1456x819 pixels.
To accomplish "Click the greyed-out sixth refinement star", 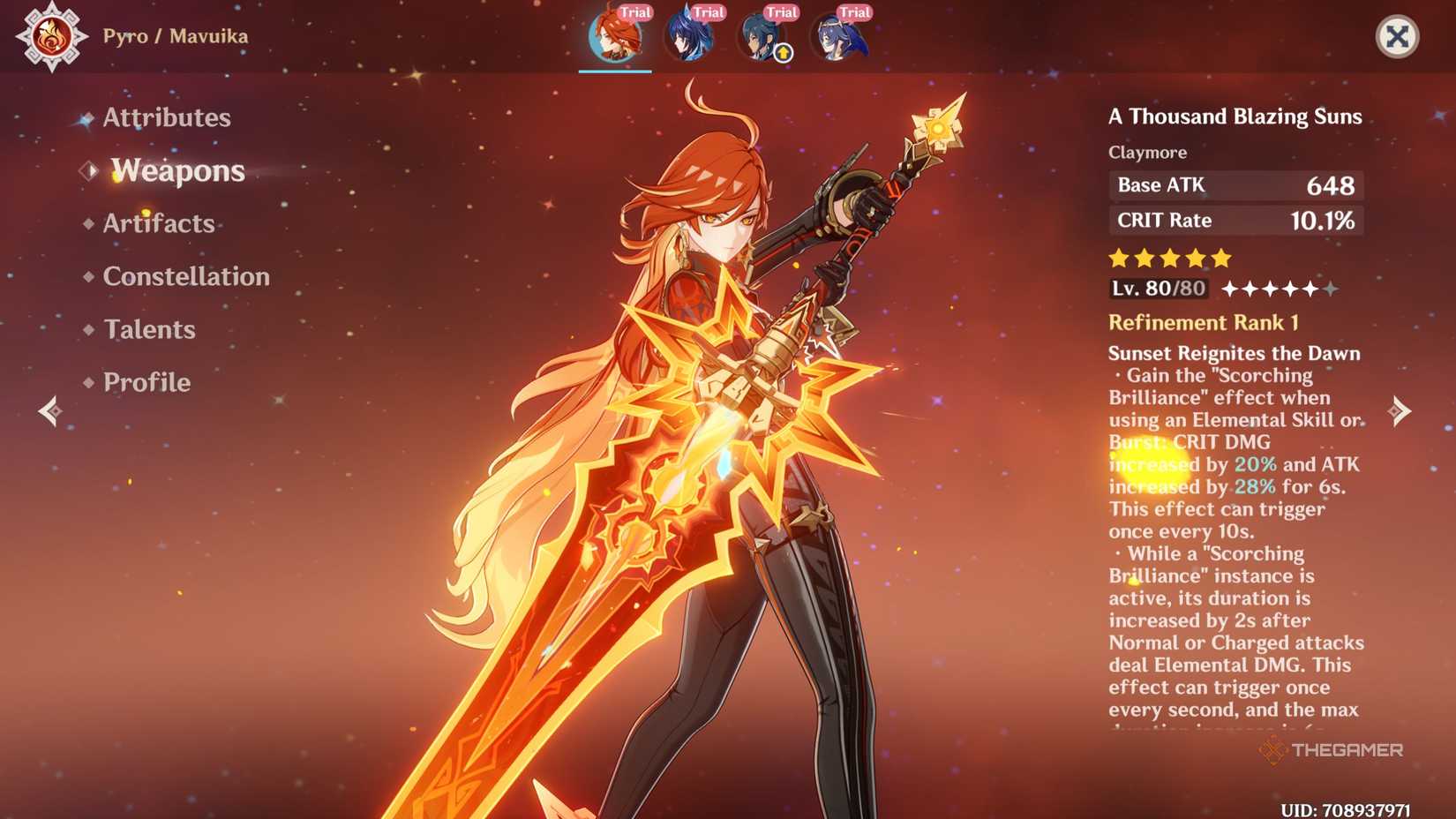I will (1329, 288).
